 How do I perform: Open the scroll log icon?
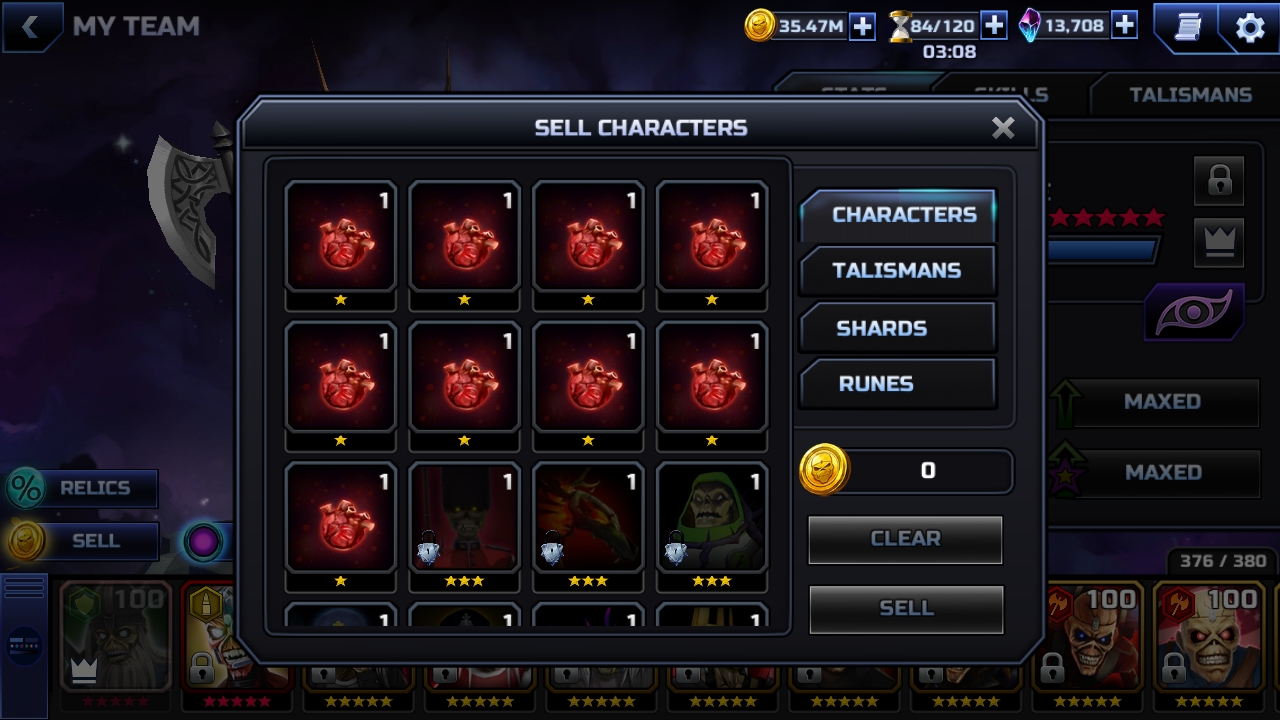(x=1187, y=28)
